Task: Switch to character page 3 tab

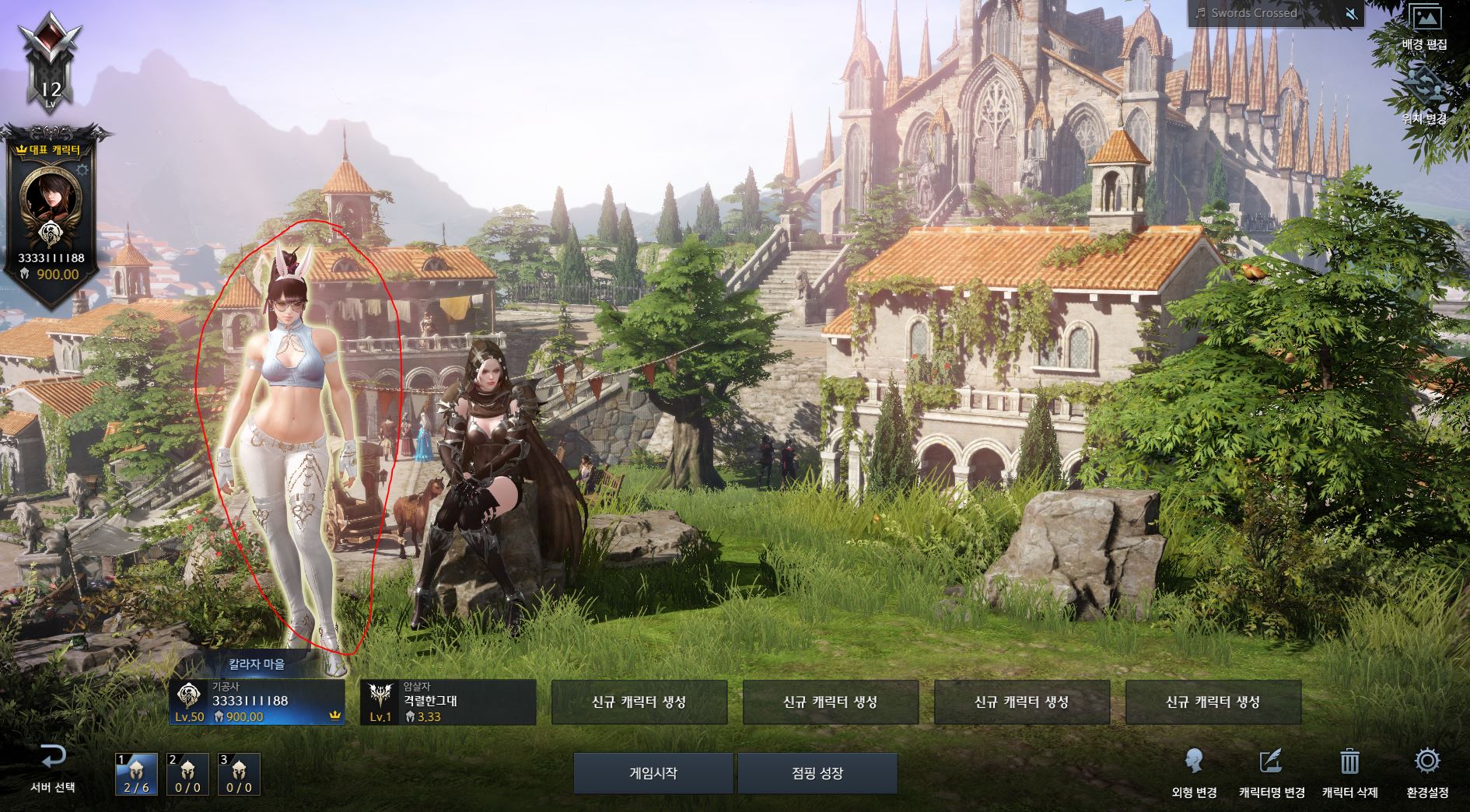Action: [x=239, y=774]
